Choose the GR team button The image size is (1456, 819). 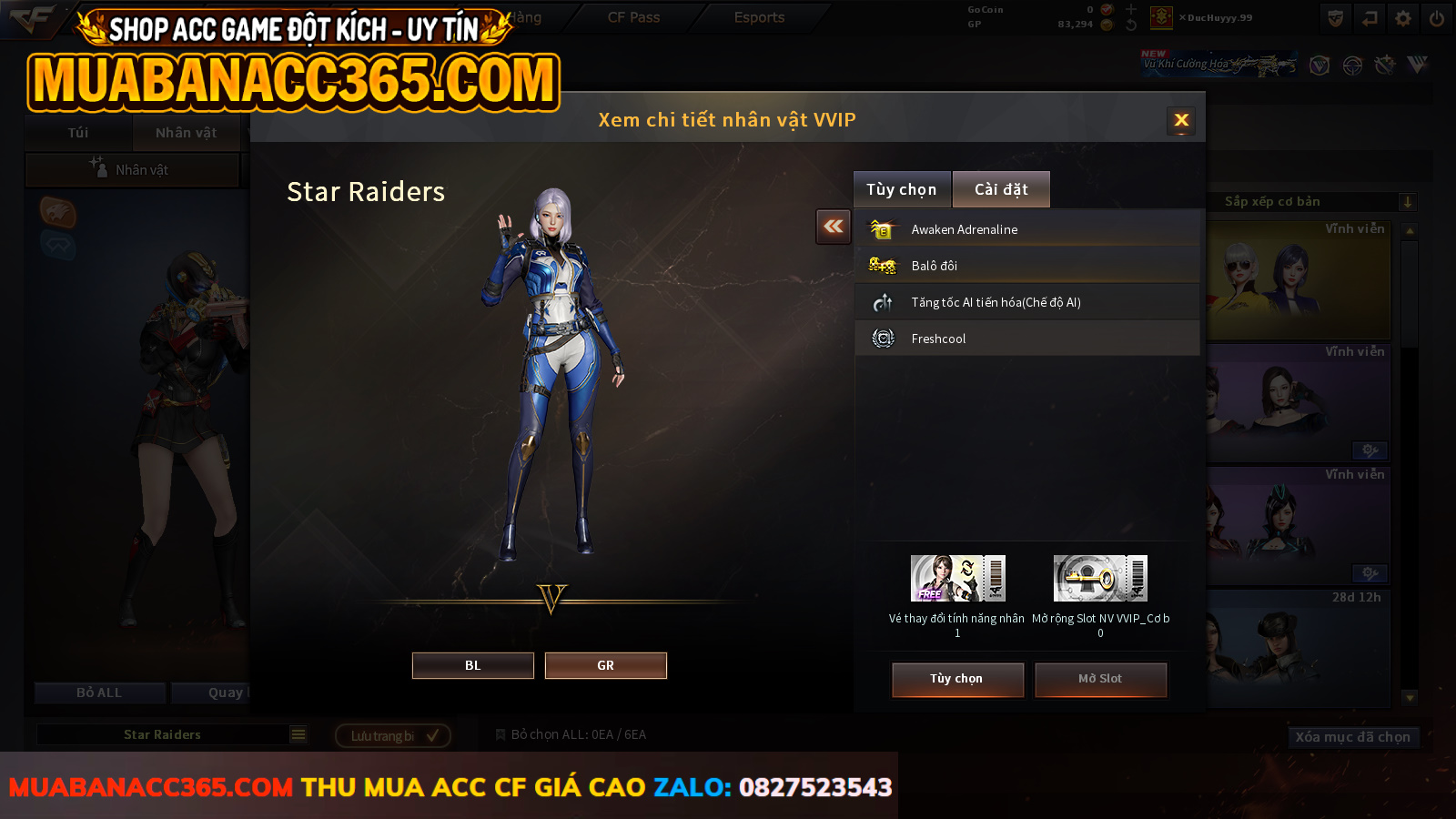(x=605, y=665)
